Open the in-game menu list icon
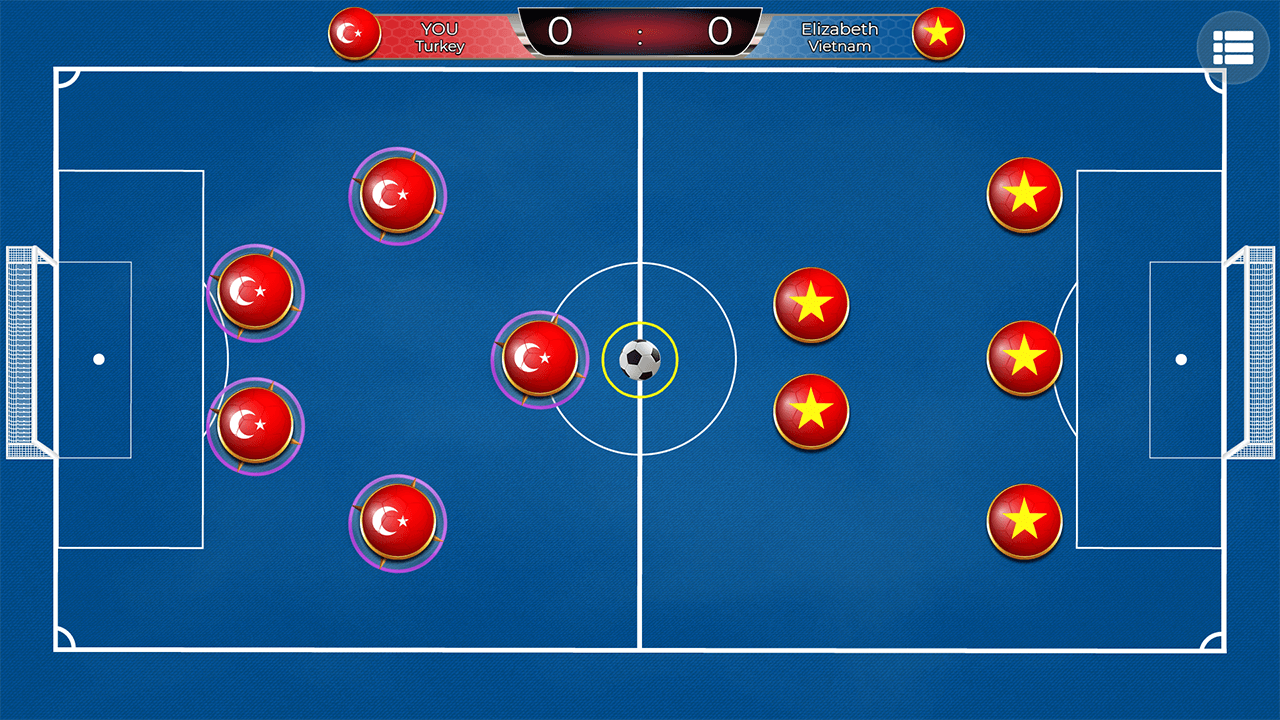The height and width of the screenshot is (720, 1280). [1232, 47]
